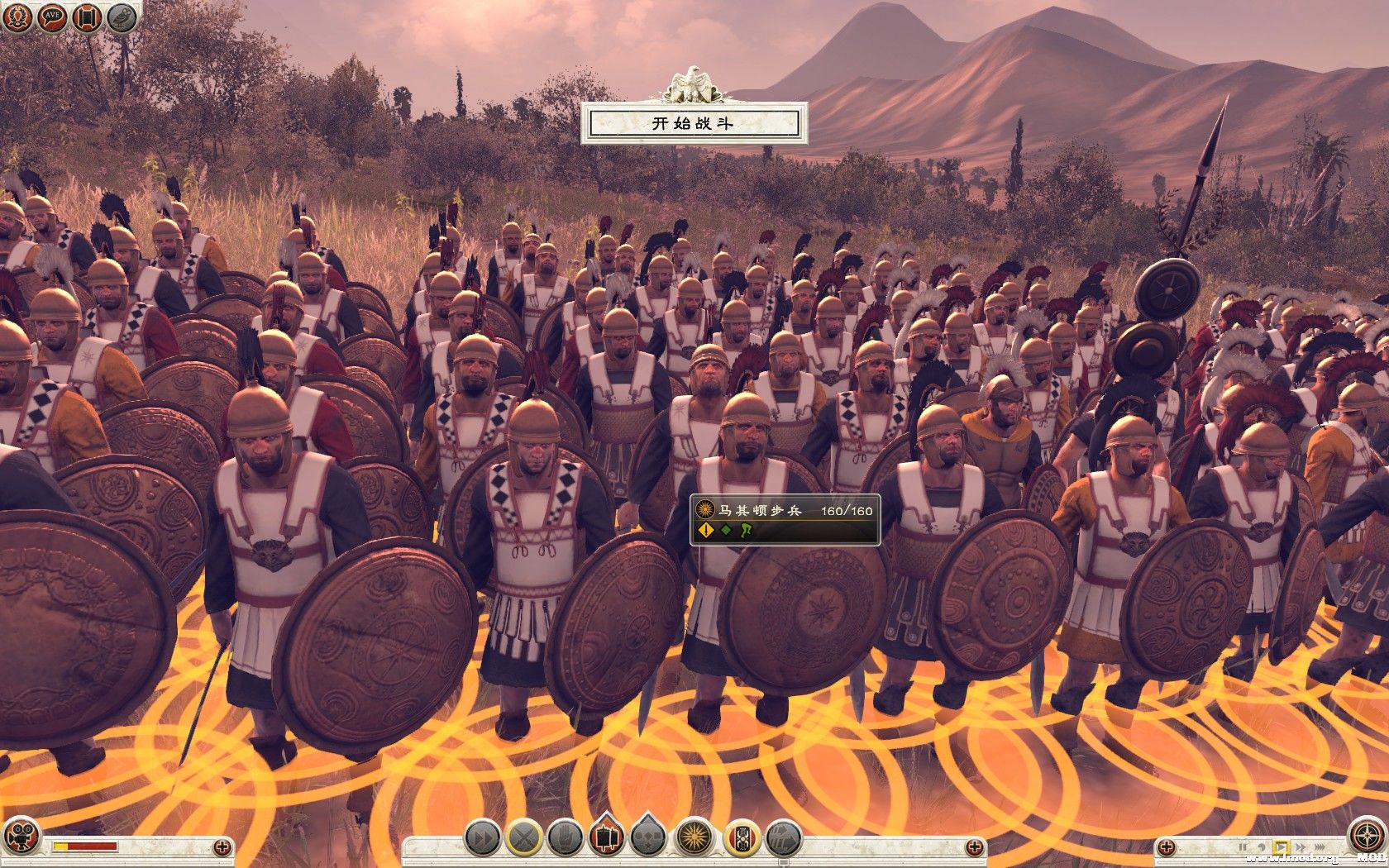Screen dimensions: 1389x868
Task: Open the laurel wreath menu icon
Action: click(16, 17)
